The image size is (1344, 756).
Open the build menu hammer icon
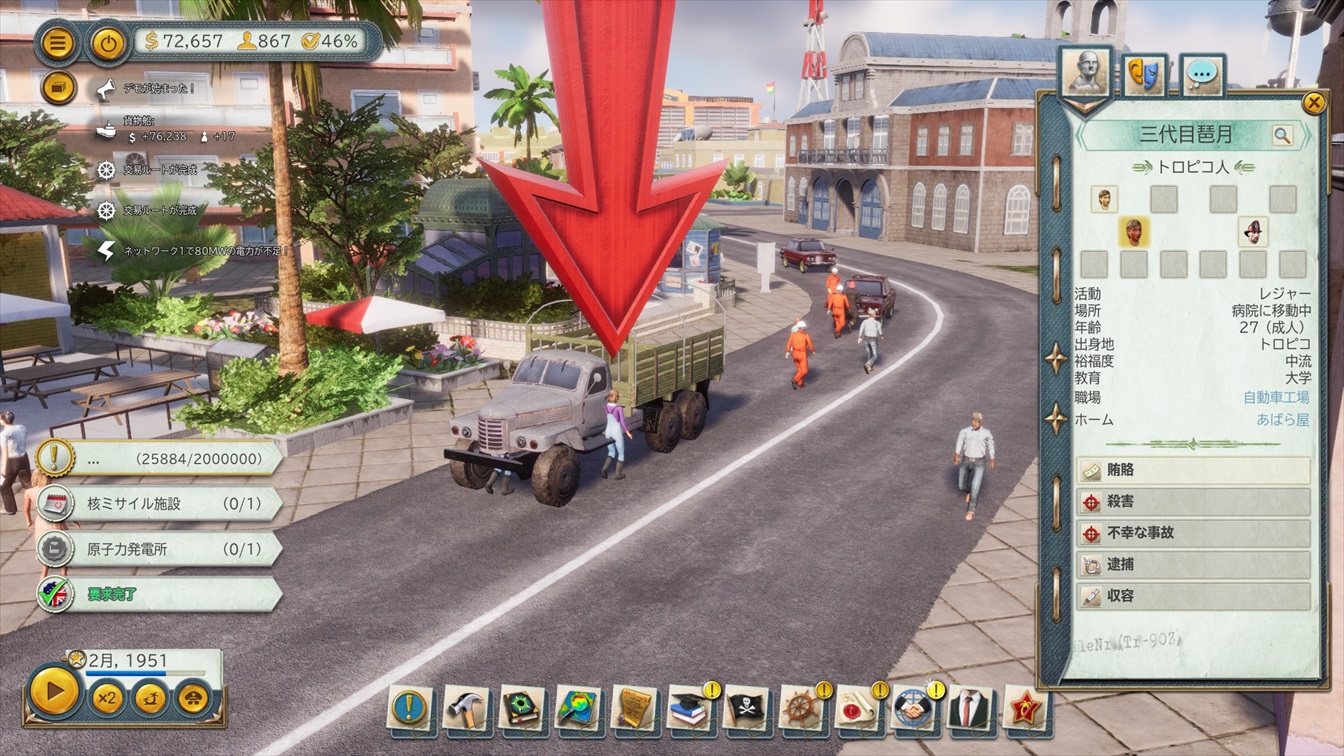coord(465,708)
